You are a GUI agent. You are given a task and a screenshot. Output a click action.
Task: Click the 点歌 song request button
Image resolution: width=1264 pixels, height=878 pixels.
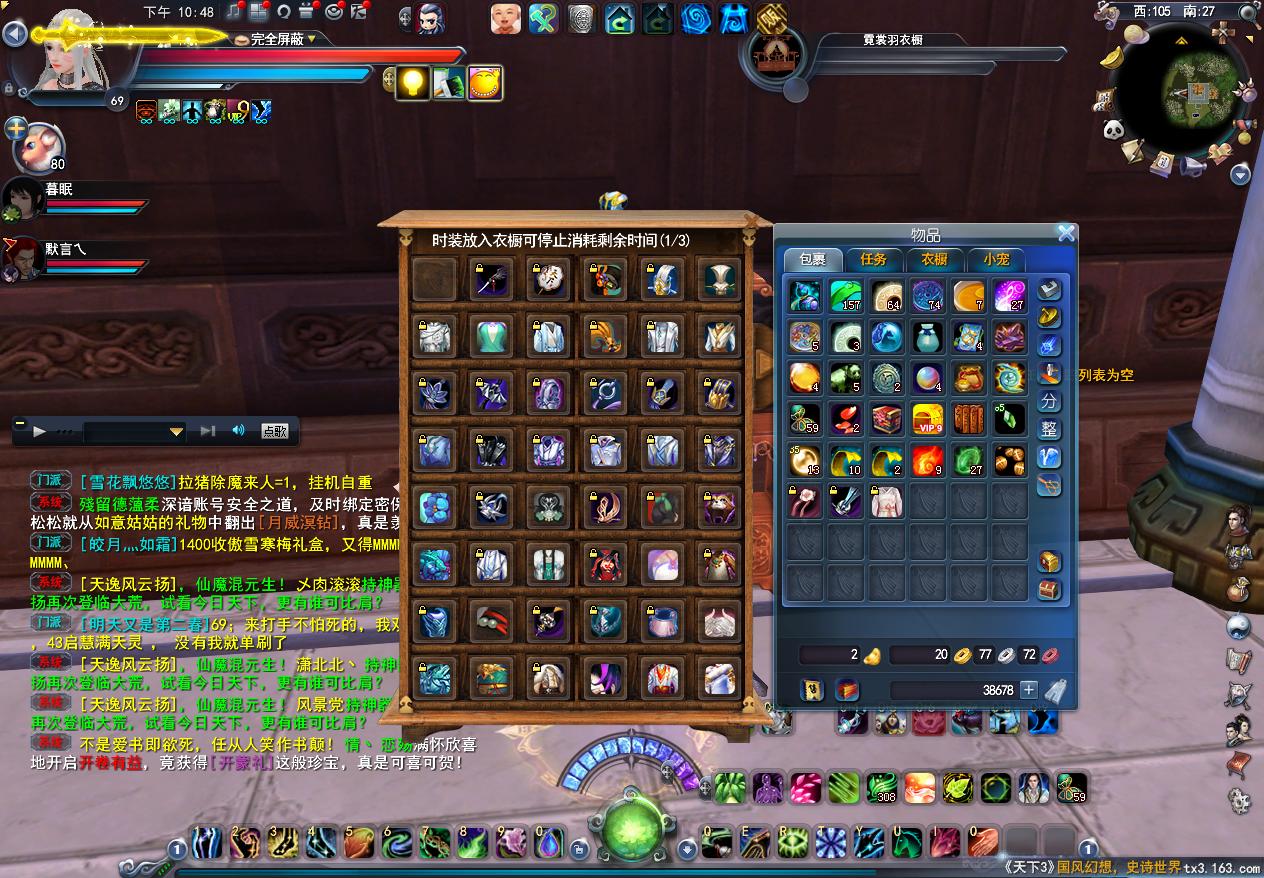pyautogui.click(x=275, y=431)
